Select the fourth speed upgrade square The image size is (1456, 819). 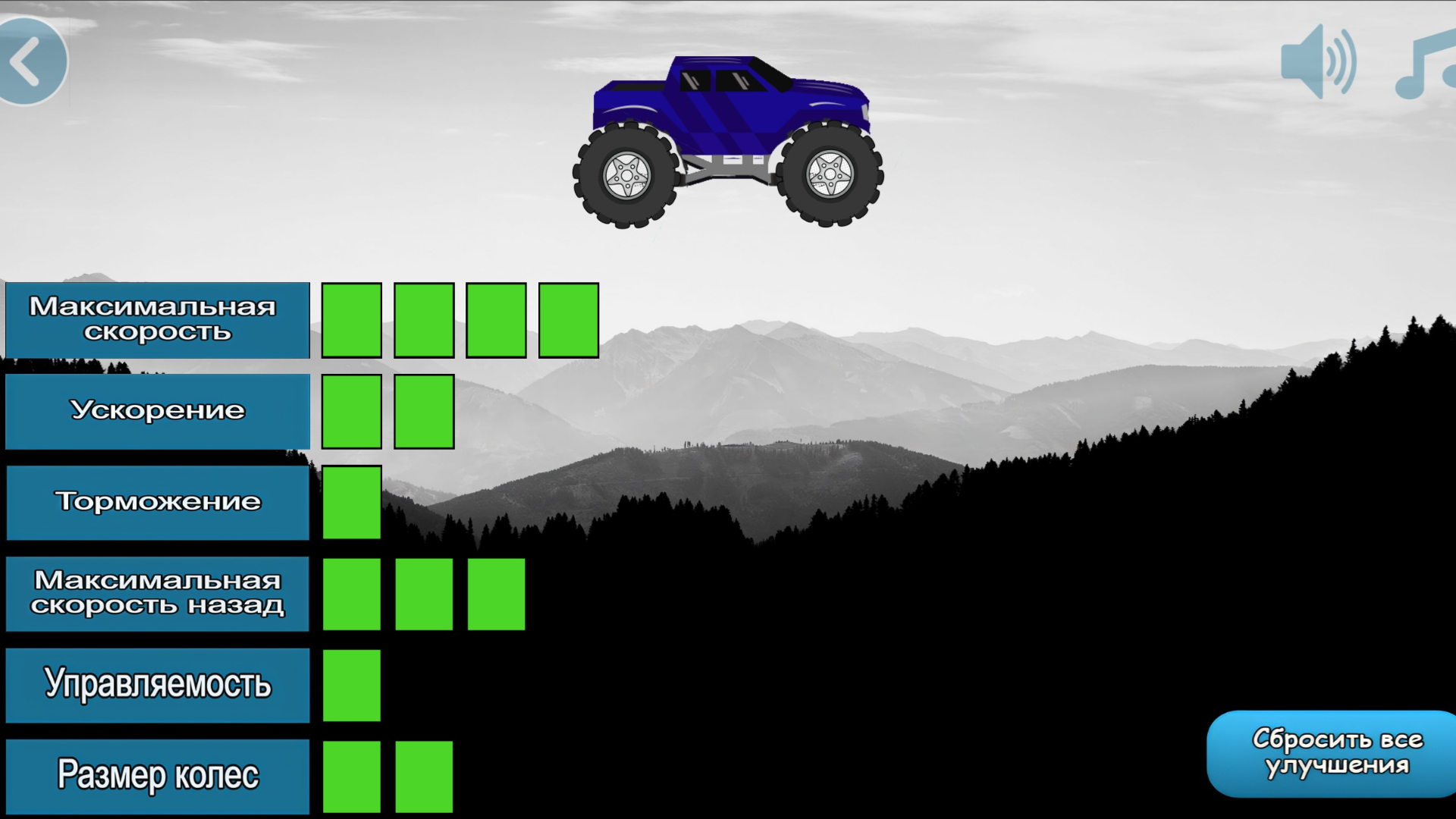[x=567, y=319]
